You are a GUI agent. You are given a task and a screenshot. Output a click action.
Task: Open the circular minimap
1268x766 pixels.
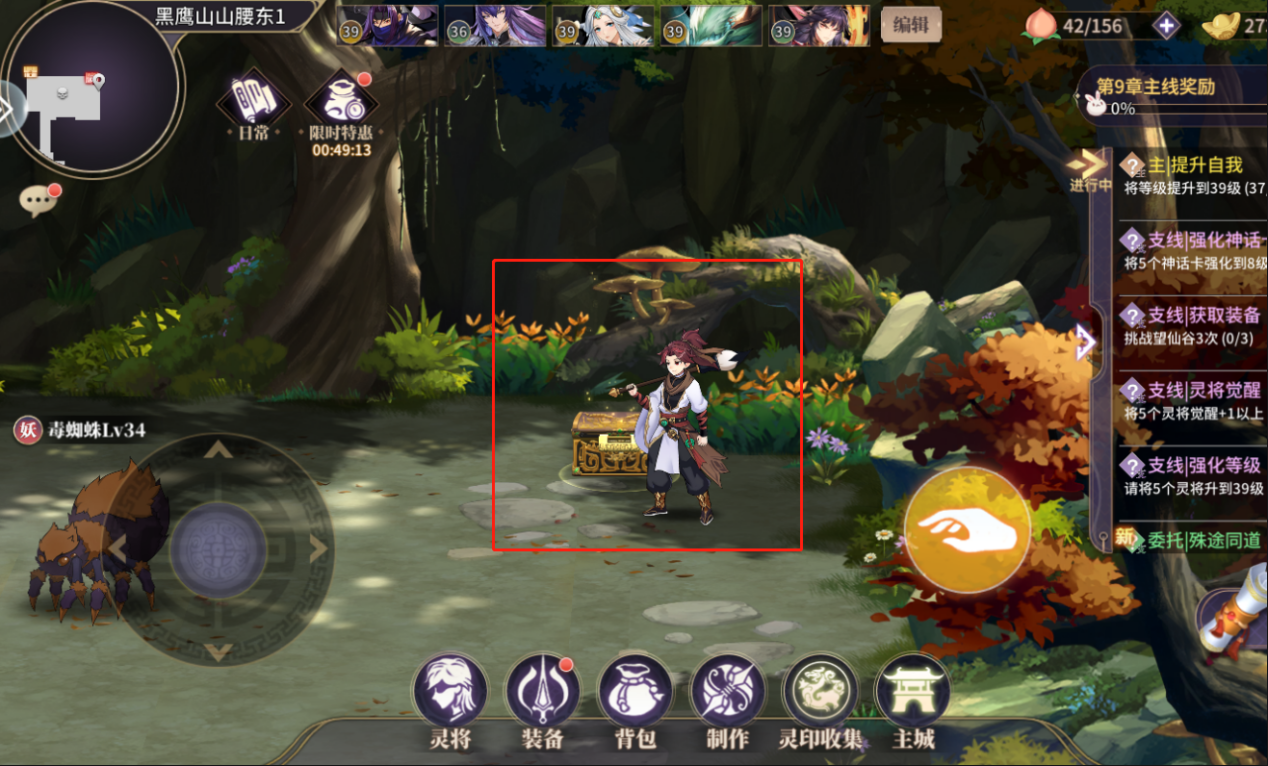[90, 88]
